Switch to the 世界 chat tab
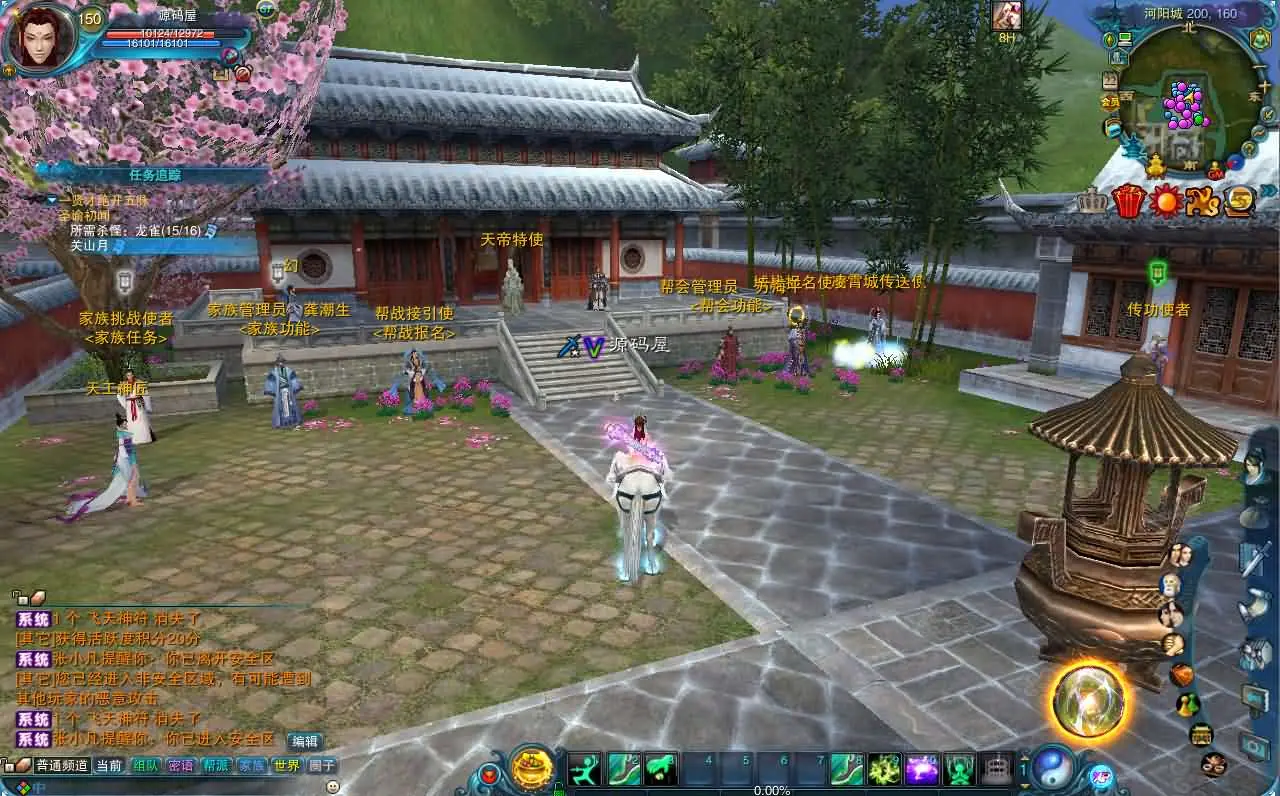The height and width of the screenshot is (796, 1280). click(x=287, y=764)
